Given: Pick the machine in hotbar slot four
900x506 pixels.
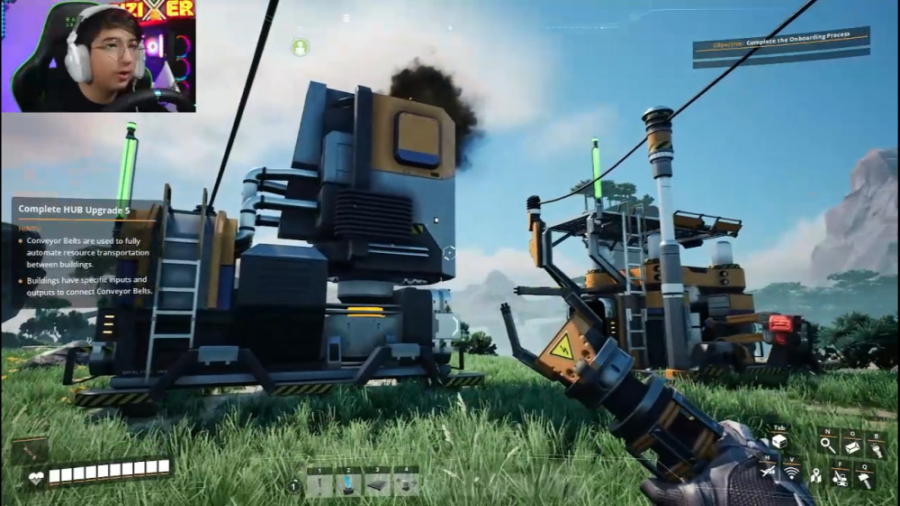Looking at the screenshot, I should 406,484.
